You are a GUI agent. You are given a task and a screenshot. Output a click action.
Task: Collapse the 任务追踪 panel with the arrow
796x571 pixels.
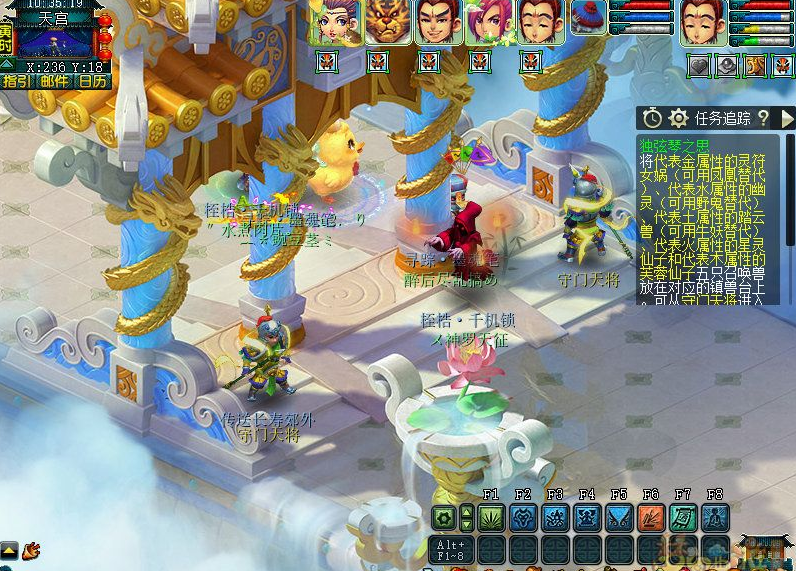pyautogui.click(x=787, y=118)
